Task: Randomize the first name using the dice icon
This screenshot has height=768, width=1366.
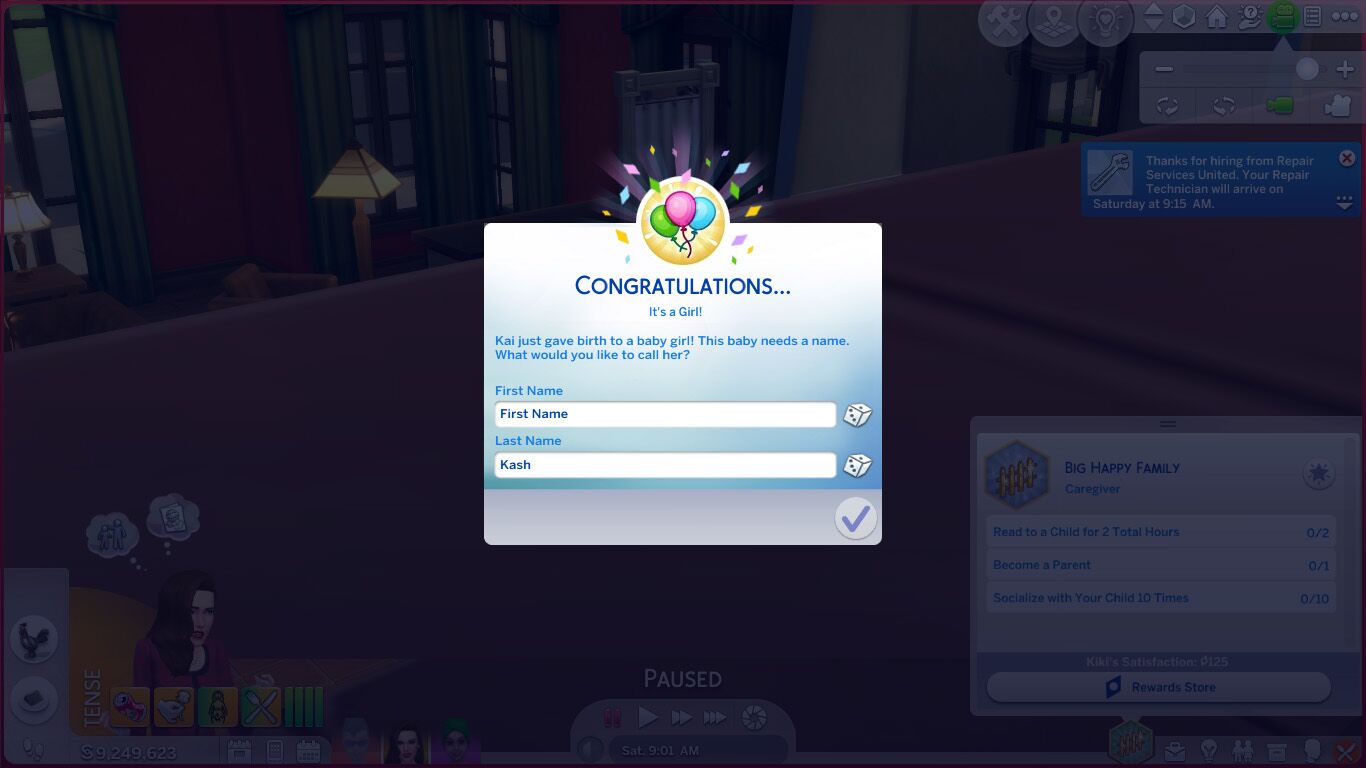Action: (857, 414)
